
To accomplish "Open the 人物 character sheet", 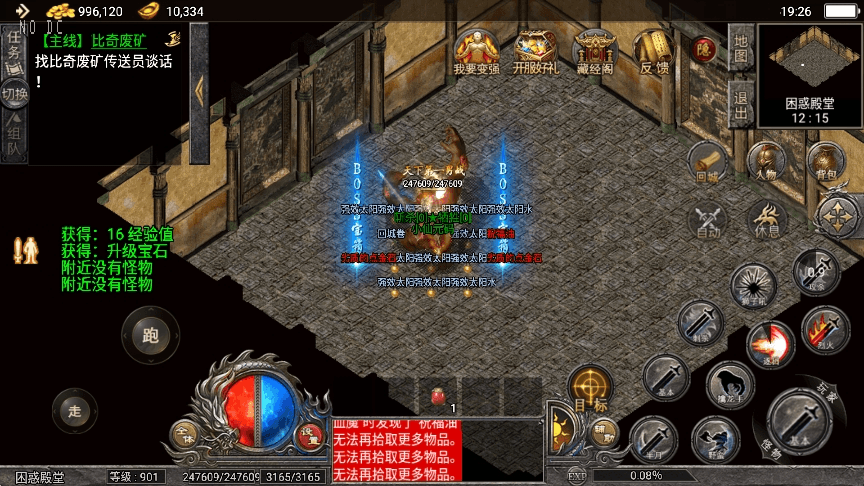I will [766, 162].
